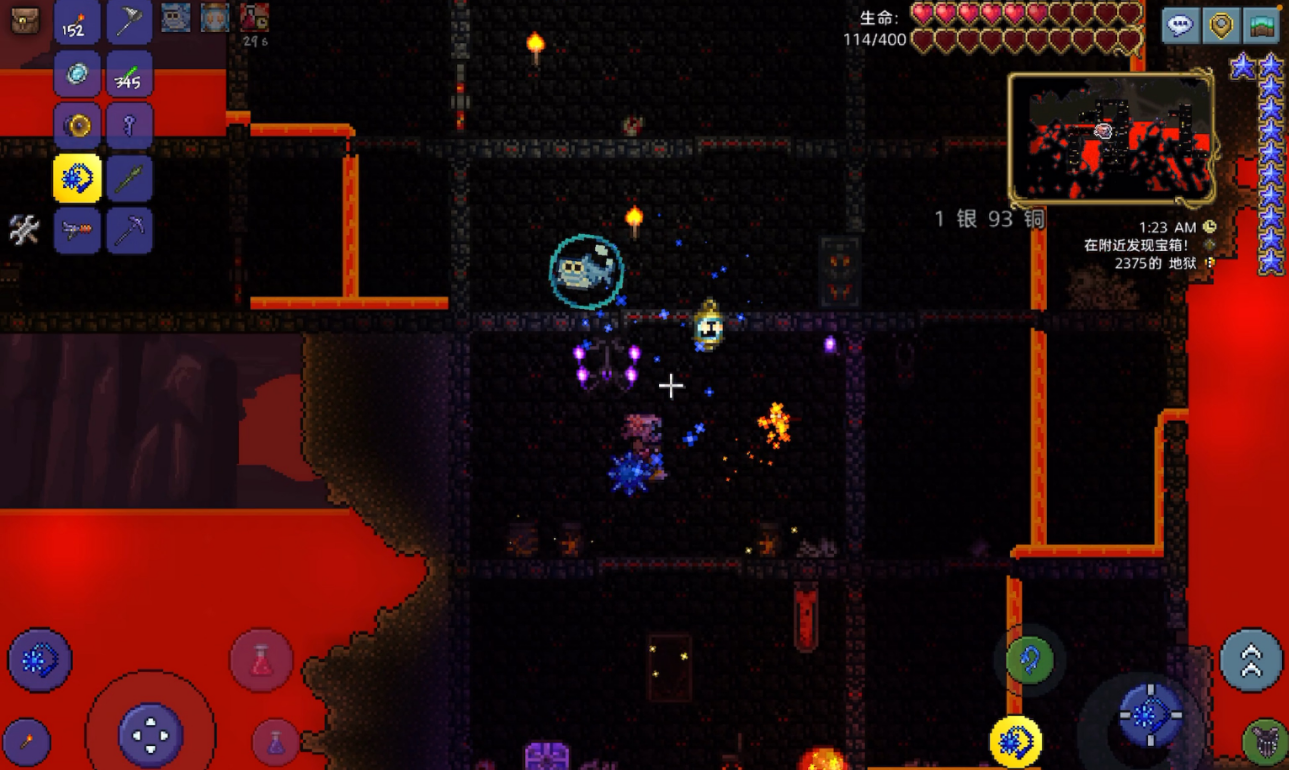Activate the green grappling hook button
The height and width of the screenshot is (770, 1289).
point(1030,660)
